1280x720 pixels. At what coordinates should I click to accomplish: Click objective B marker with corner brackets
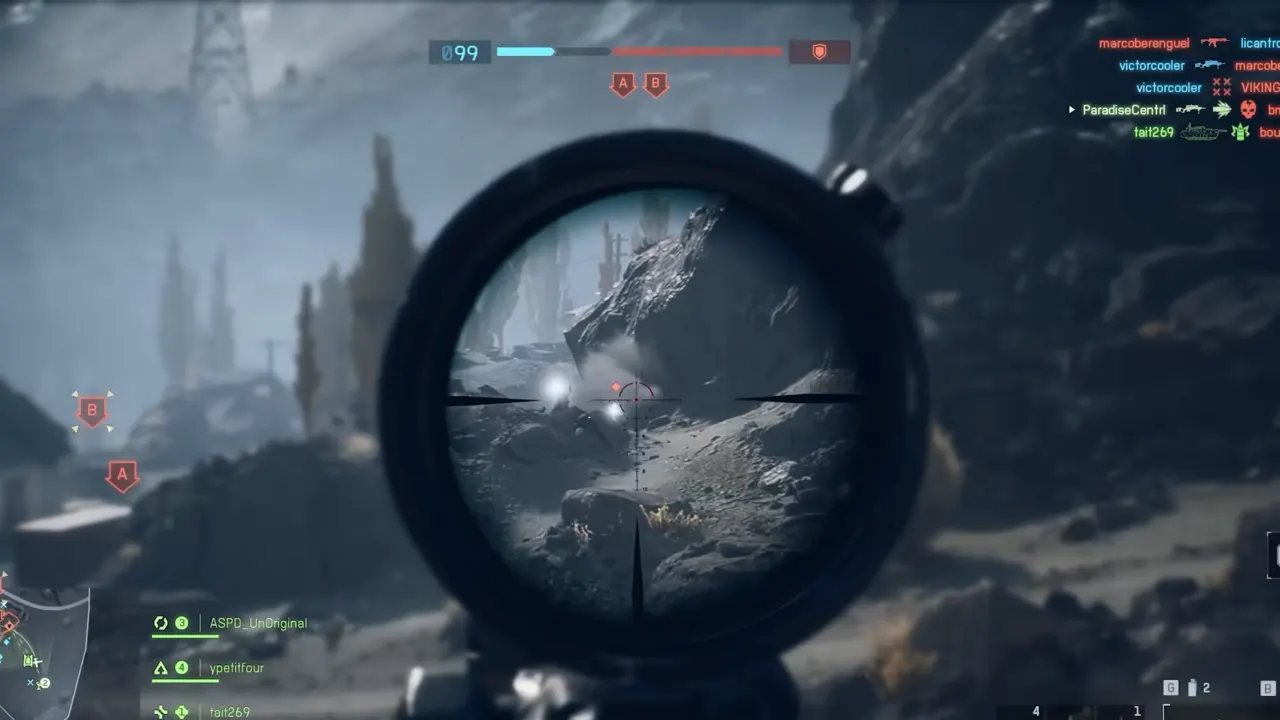click(92, 410)
